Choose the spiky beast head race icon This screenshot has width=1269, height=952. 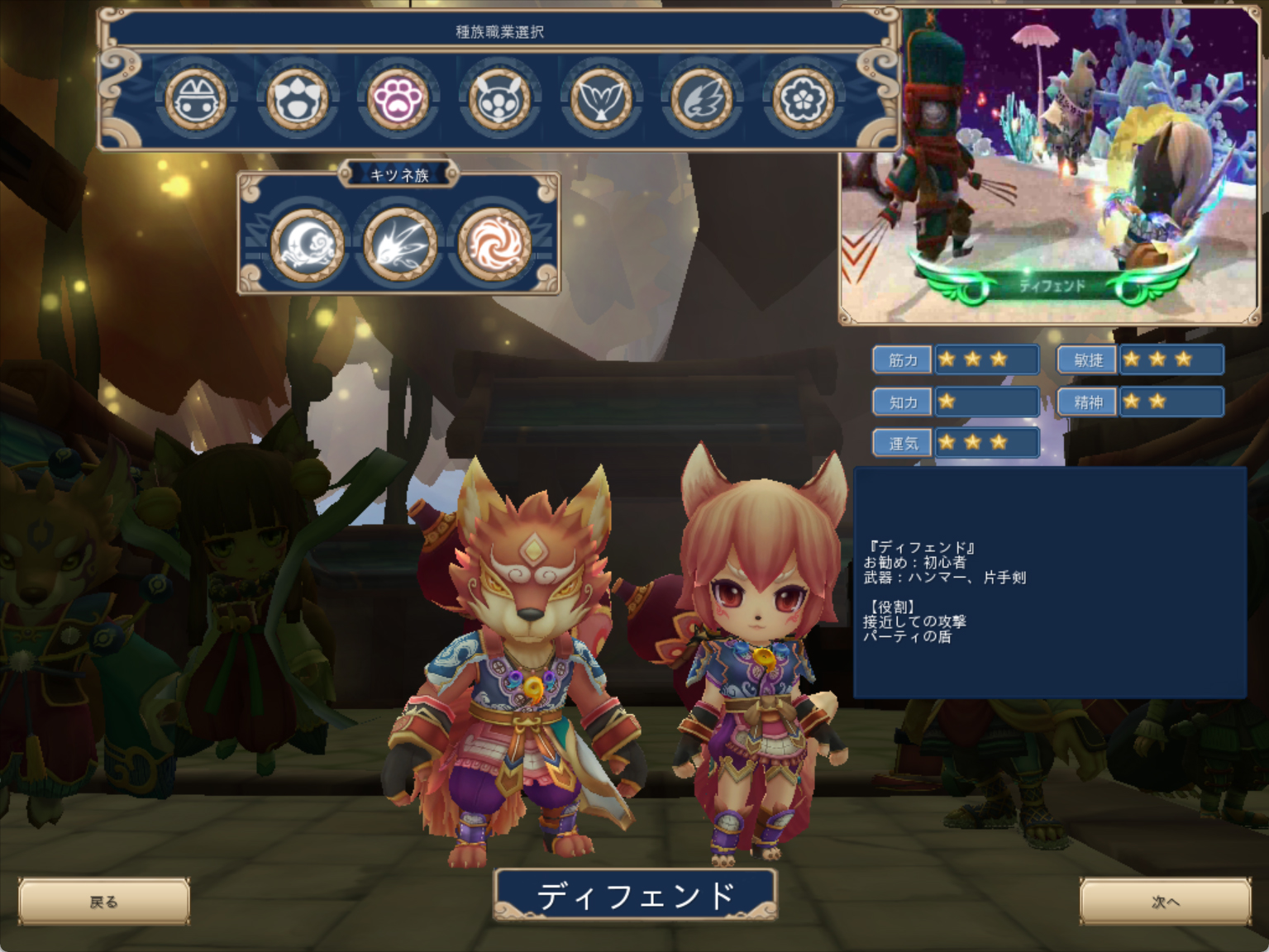click(x=298, y=99)
